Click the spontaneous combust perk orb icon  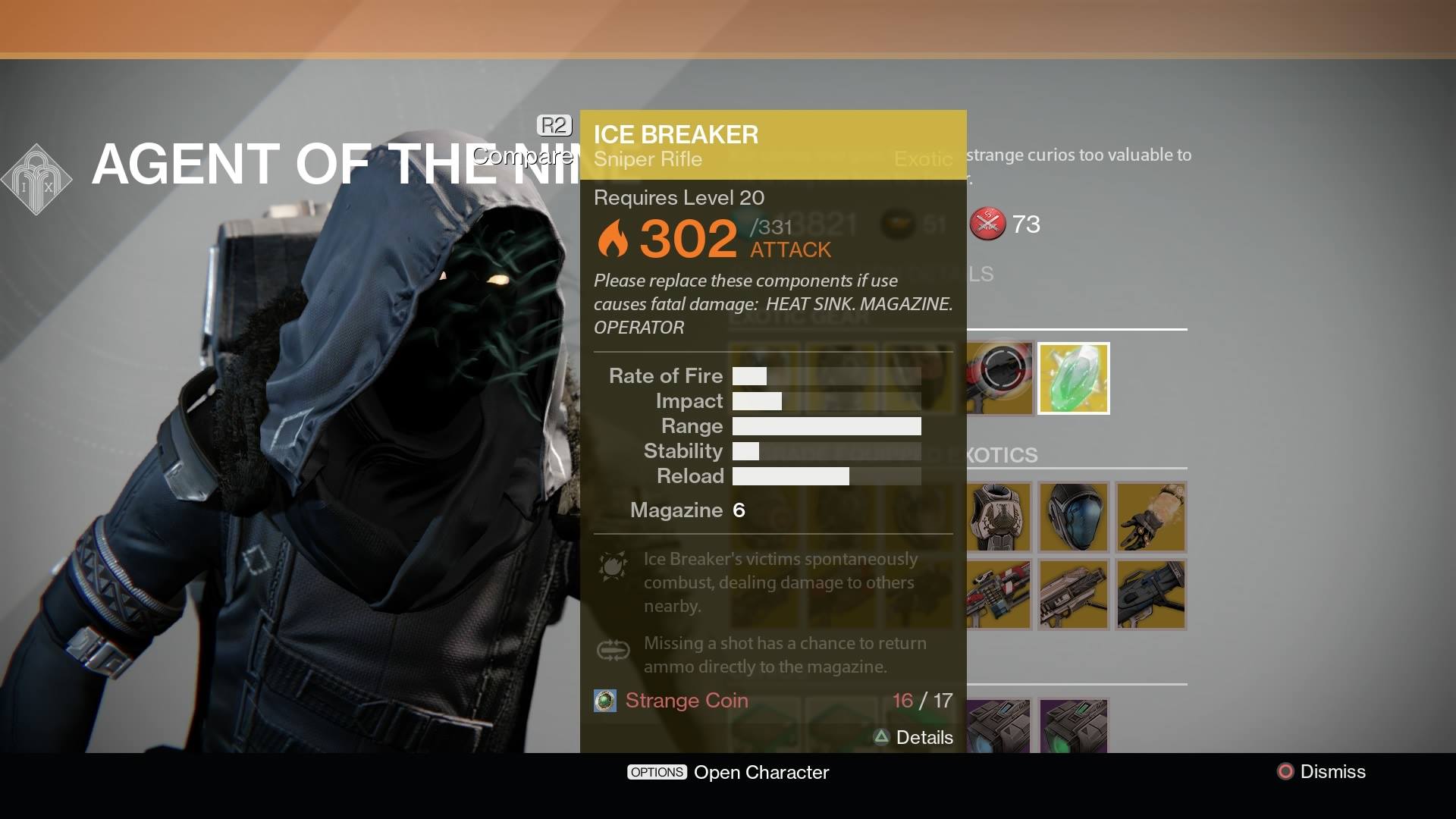[614, 566]
